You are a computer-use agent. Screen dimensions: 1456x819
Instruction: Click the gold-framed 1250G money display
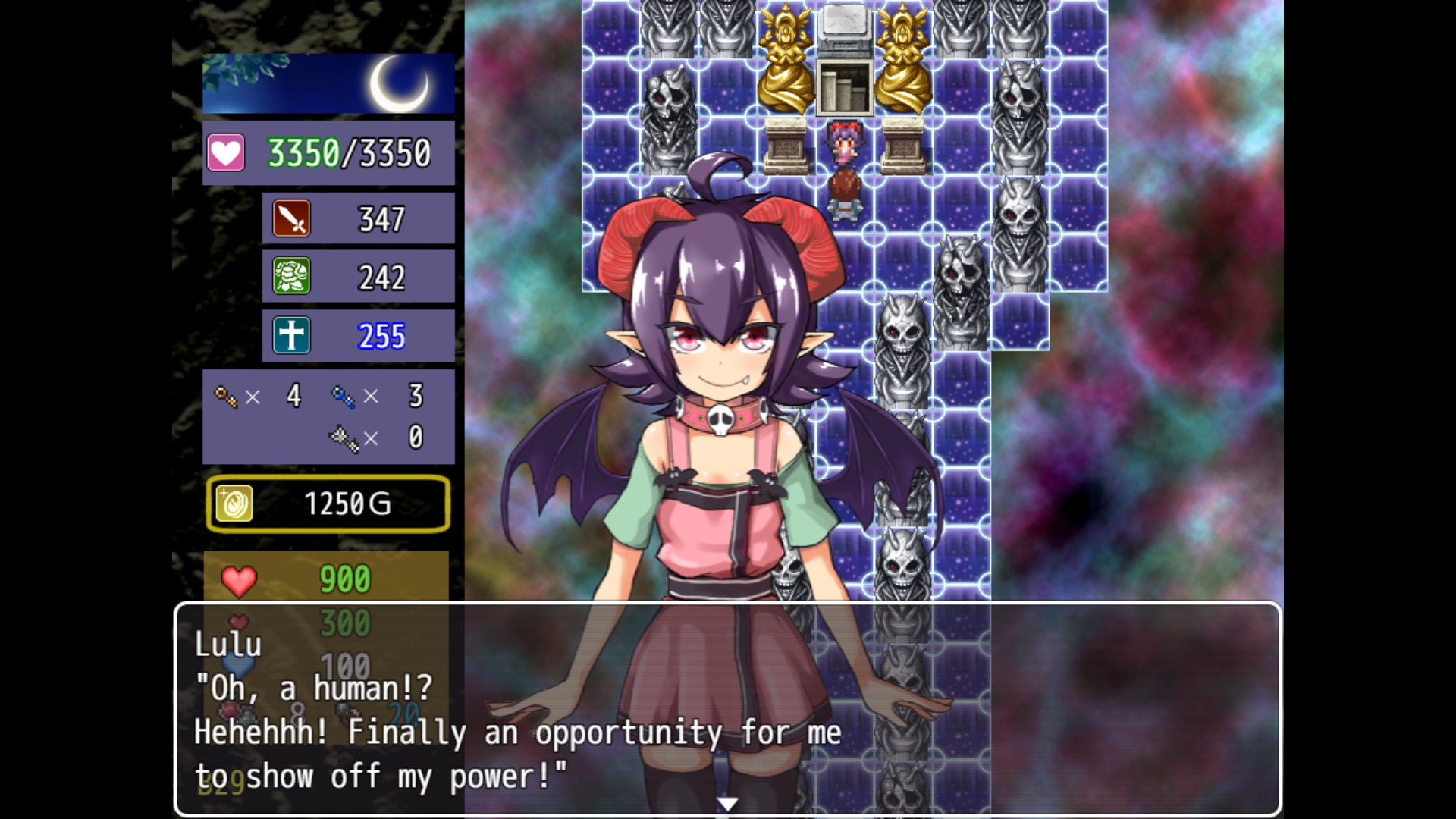[x=328, y=504]
